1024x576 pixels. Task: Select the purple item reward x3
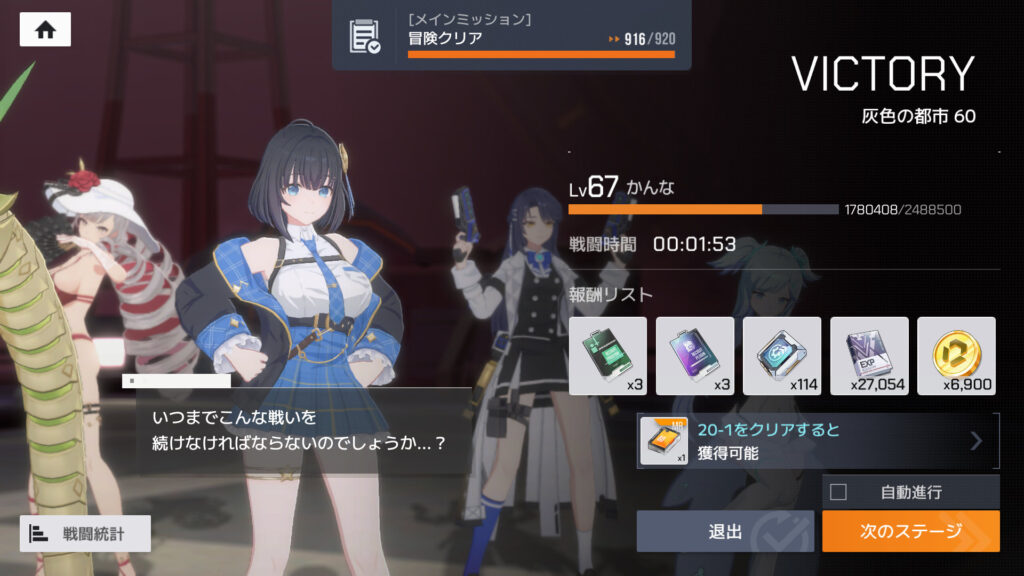(695, 355)
